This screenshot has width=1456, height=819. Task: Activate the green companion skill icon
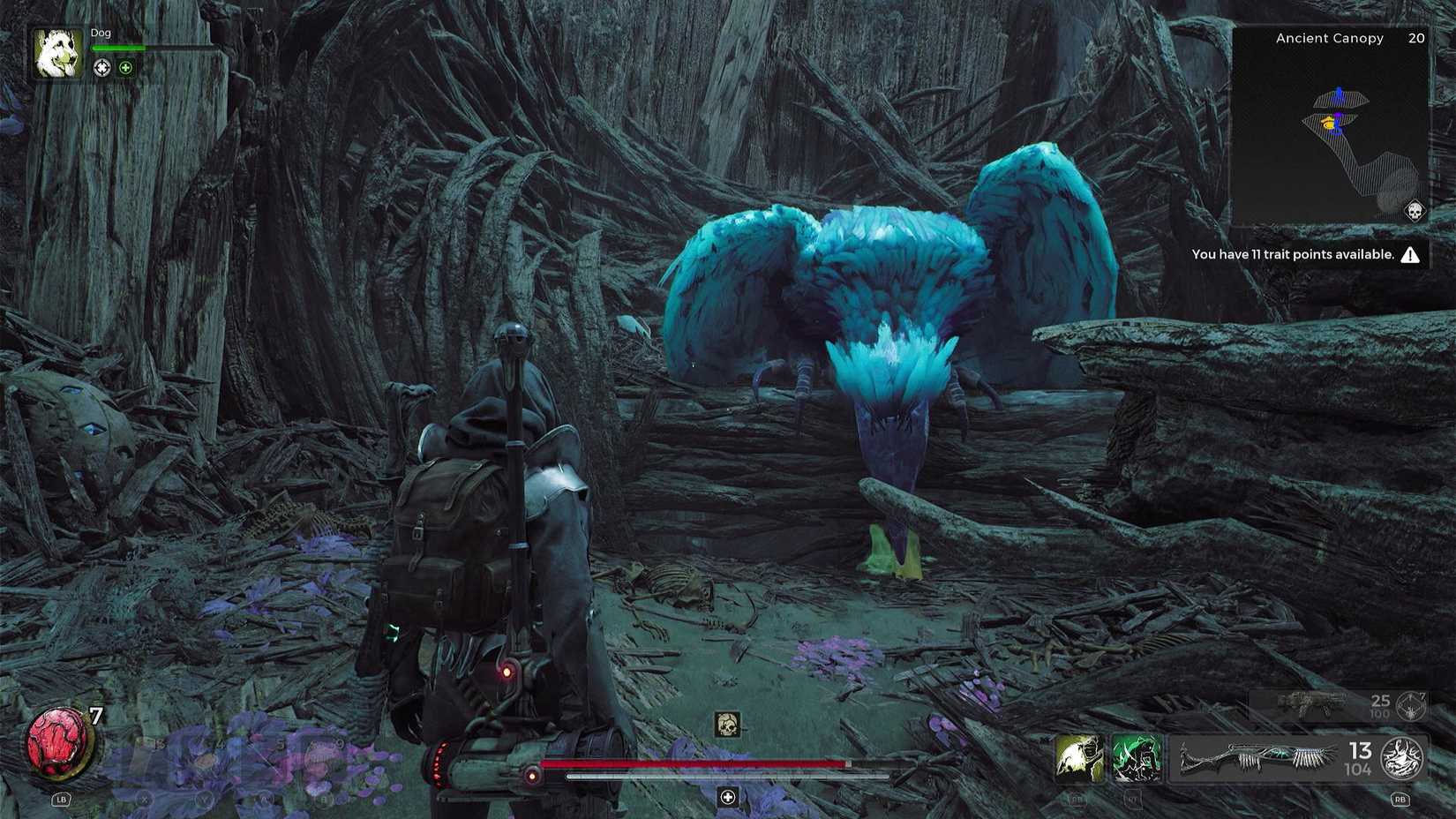point(1137,759)
